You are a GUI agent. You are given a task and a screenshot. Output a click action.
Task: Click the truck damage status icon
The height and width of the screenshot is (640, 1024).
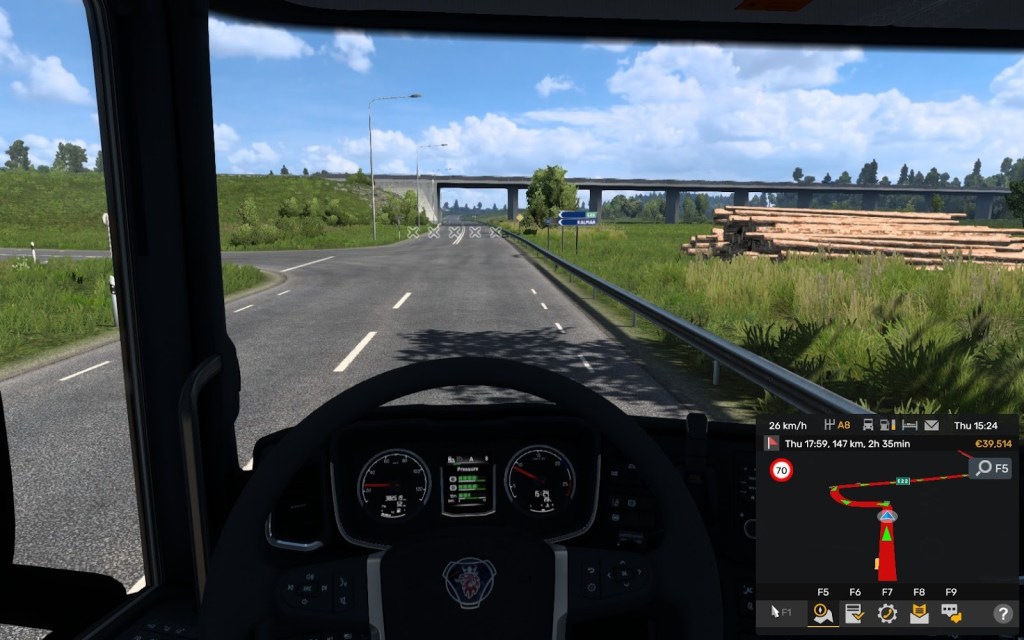867,425
